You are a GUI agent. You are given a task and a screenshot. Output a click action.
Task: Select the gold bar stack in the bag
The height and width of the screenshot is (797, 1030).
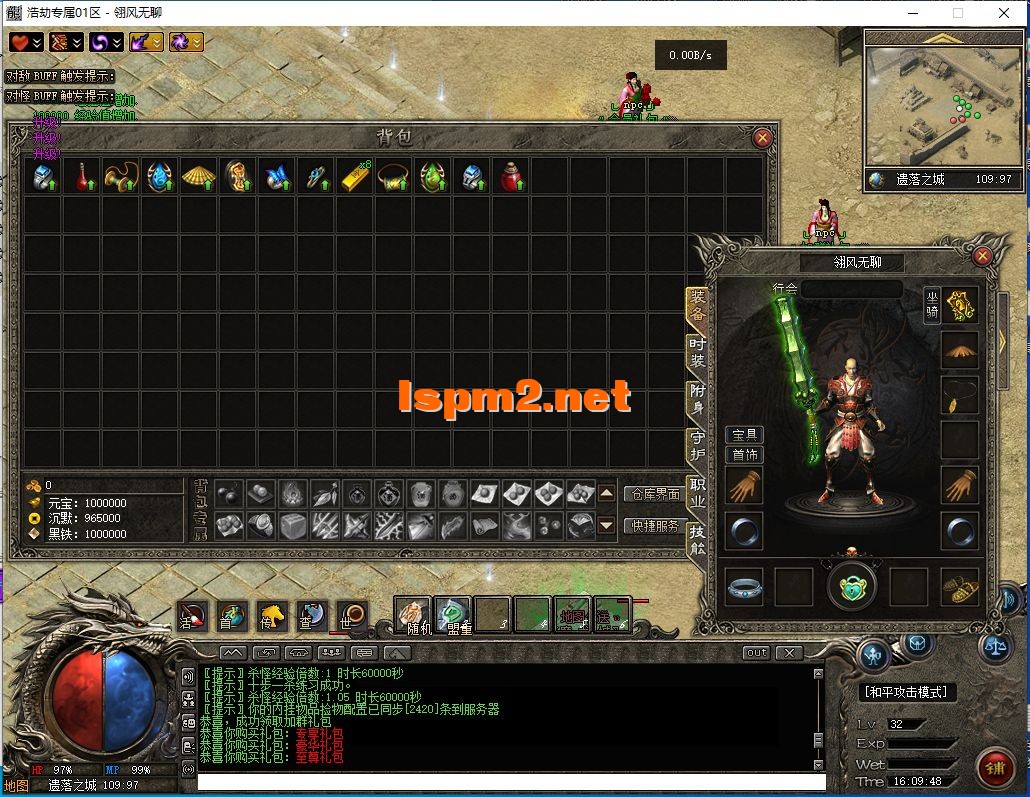pyautogui.click(x=356, y=177)
